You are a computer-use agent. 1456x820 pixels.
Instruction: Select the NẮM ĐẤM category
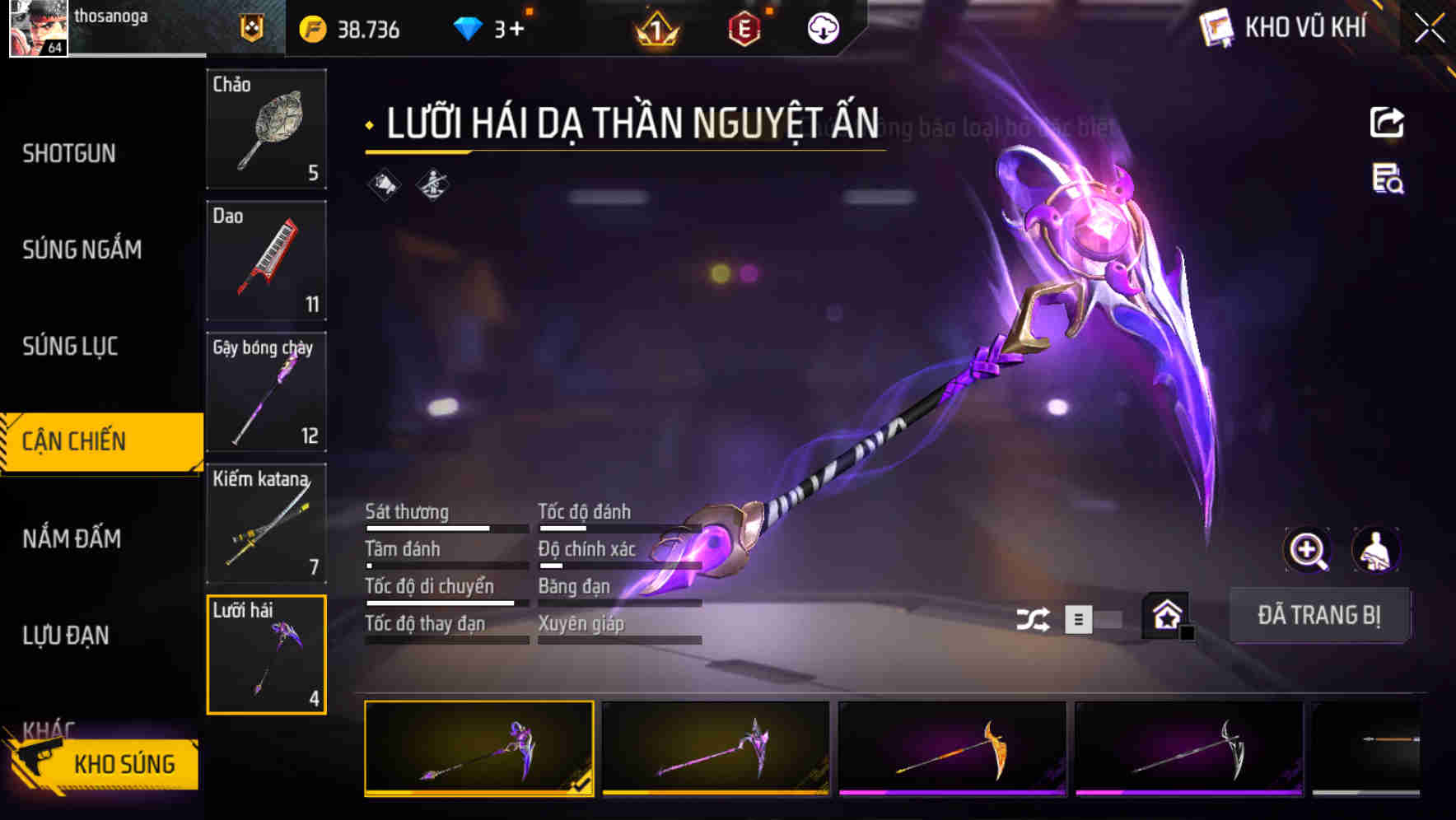72,539
